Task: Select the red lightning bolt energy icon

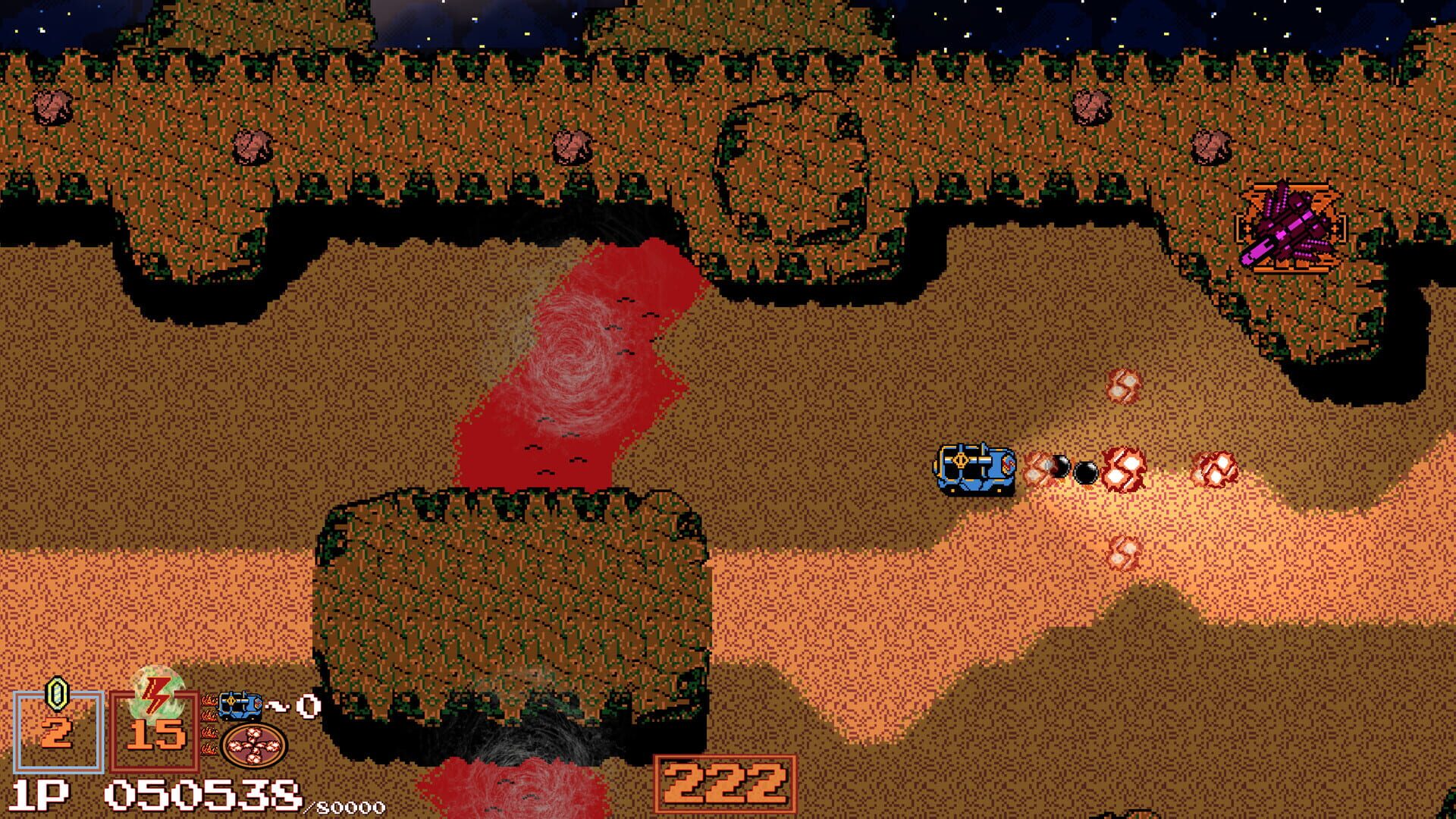Action: (x=154, y=696)
